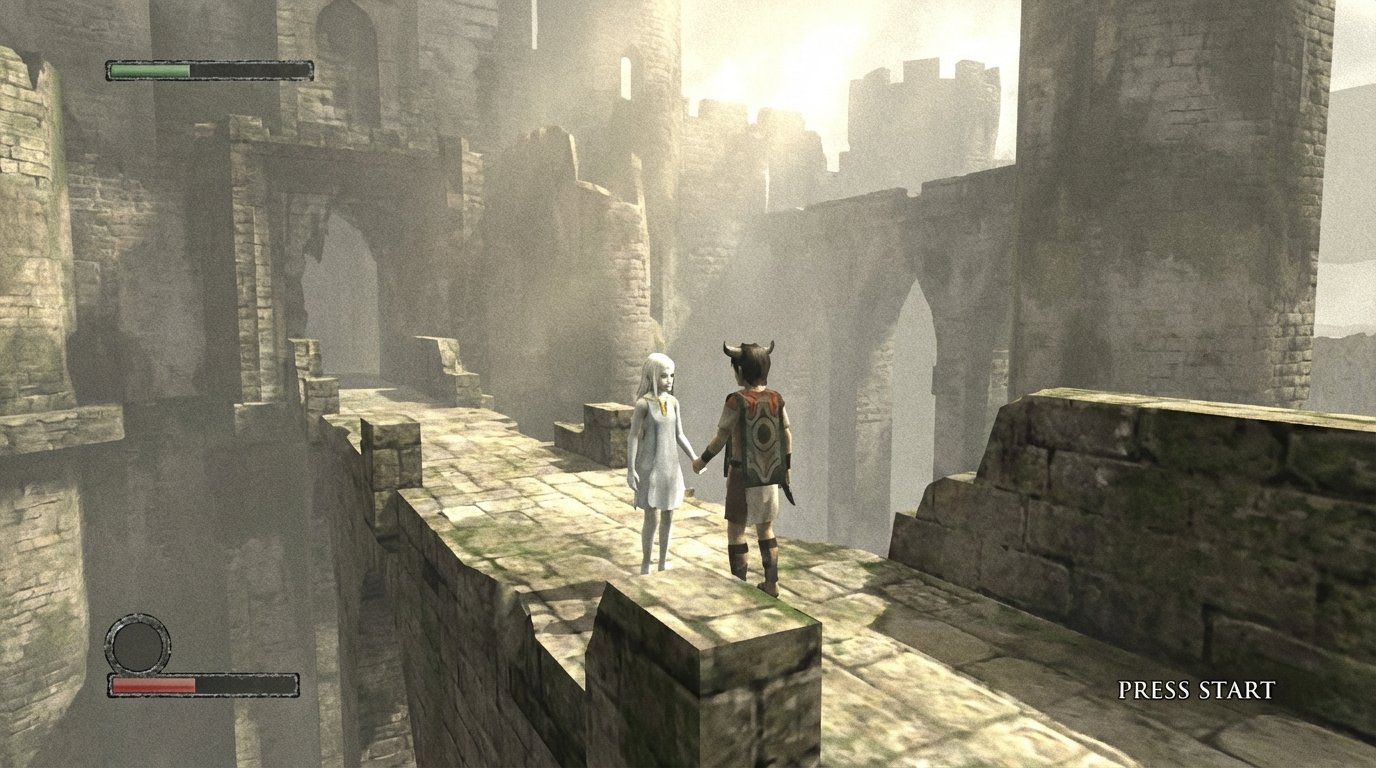Image resolution: width=1376 pixels, height=768 pixels.
Task: Select the PRESS START prompt
Action: 1197,687
